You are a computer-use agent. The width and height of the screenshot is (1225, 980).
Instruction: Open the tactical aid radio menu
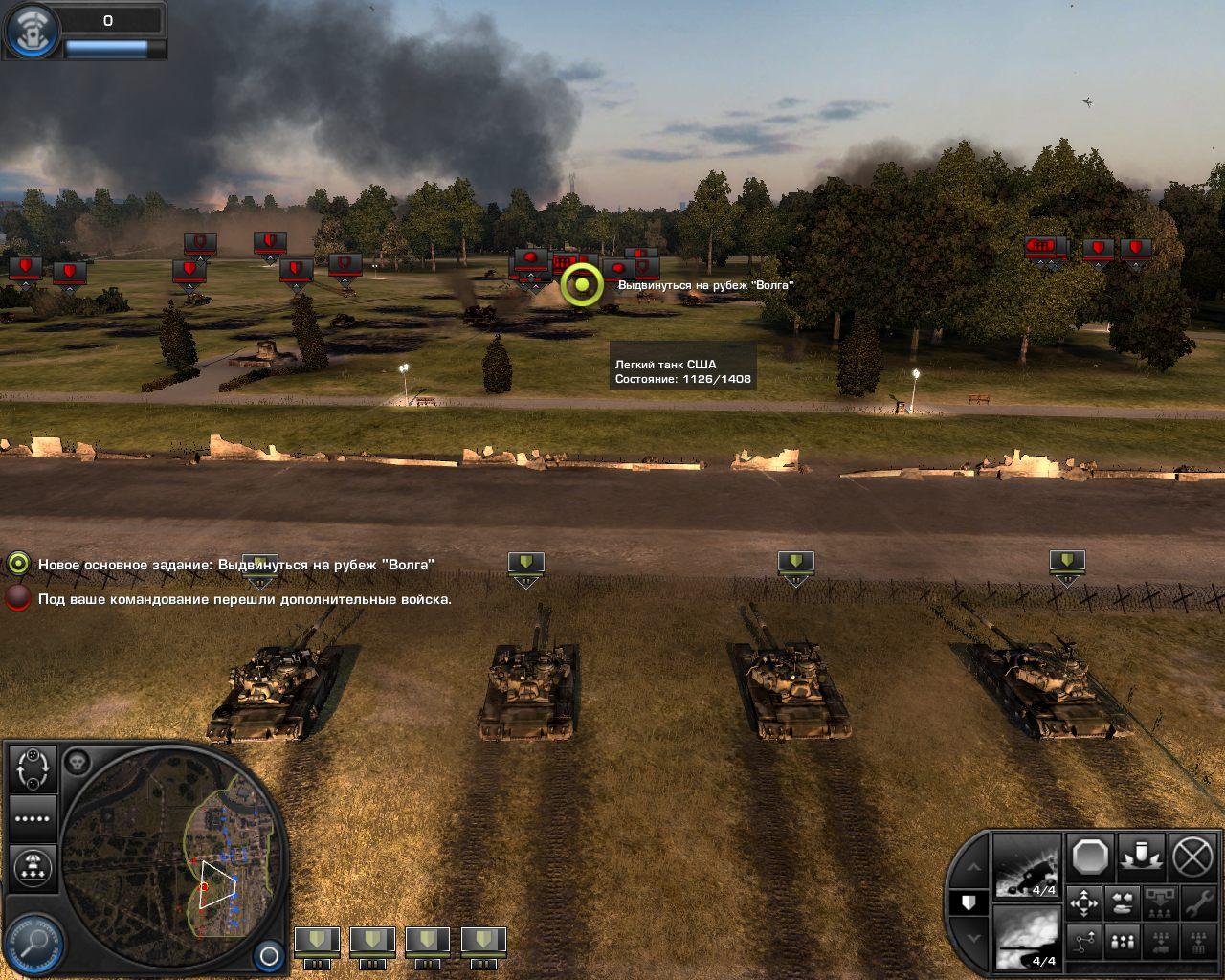click(29, 31)
